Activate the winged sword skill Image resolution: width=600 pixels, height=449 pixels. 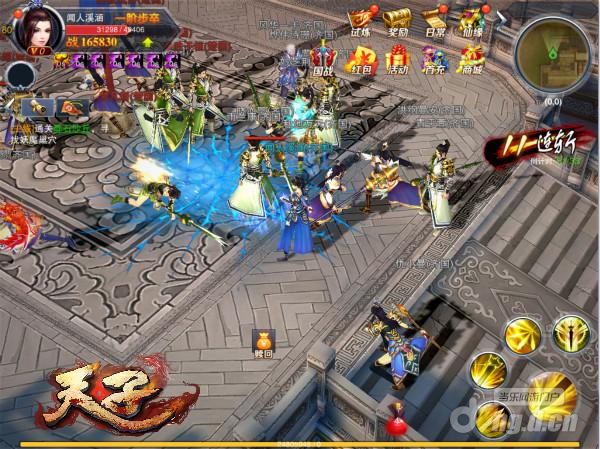pos(569,334)
